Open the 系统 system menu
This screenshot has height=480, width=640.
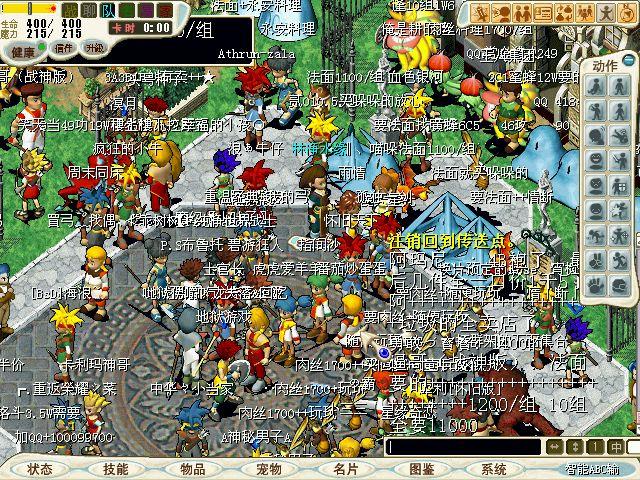(494, 469)
